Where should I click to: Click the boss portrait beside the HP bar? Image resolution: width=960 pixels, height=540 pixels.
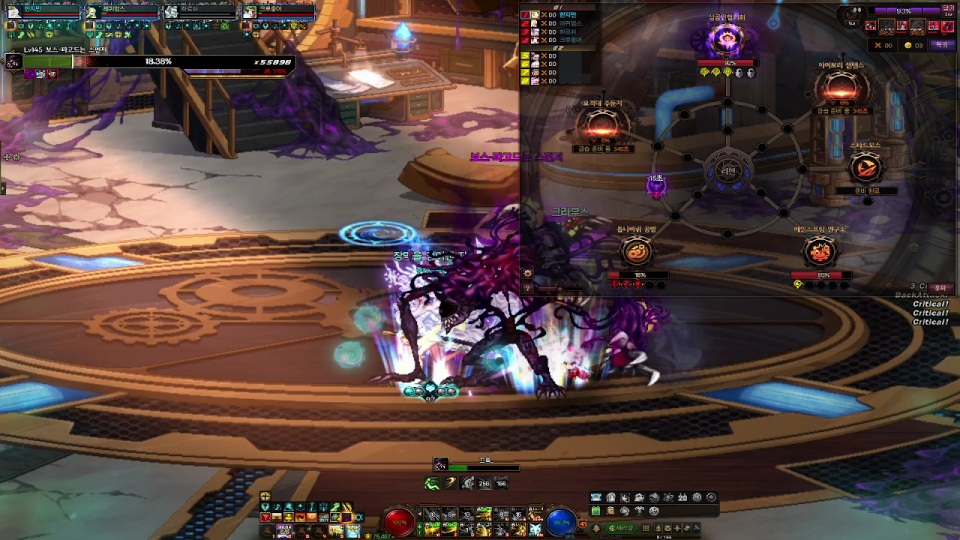(13, 62)
